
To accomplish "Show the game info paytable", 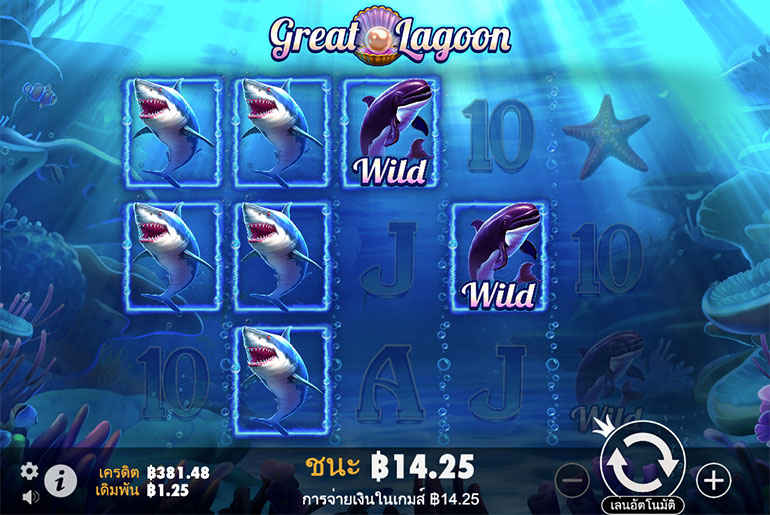I will coord(60,481).
